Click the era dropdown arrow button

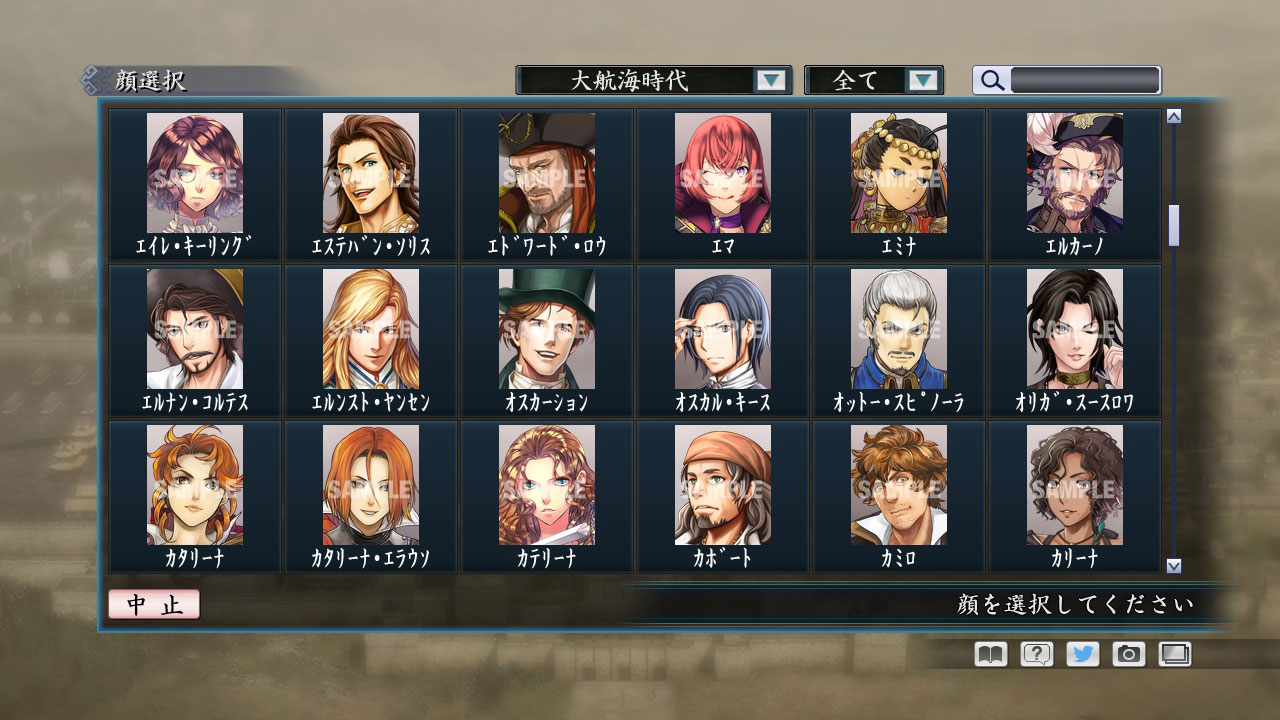[770, 80]
